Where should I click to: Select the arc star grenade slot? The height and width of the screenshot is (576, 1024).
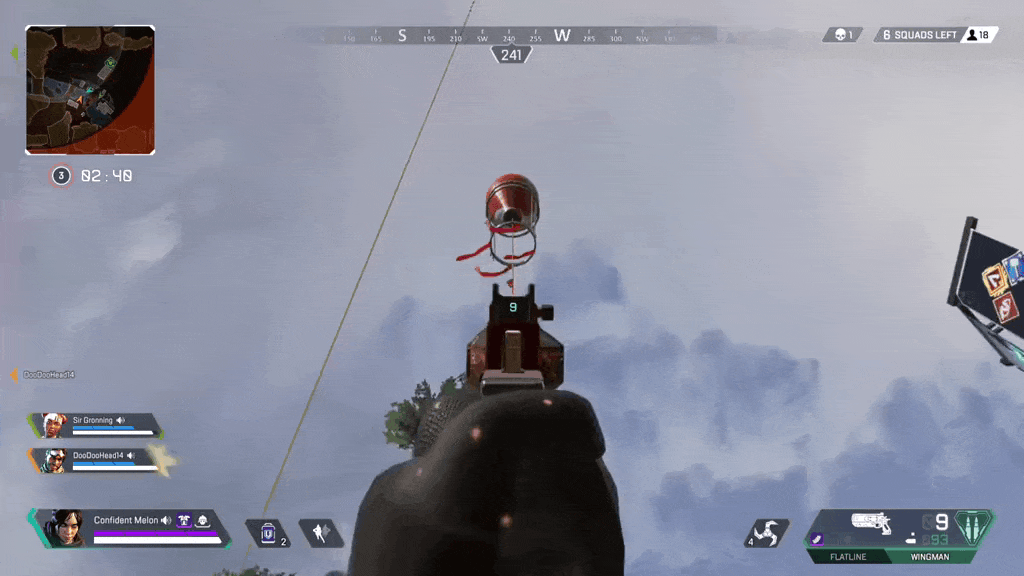[x=771, y=534]
